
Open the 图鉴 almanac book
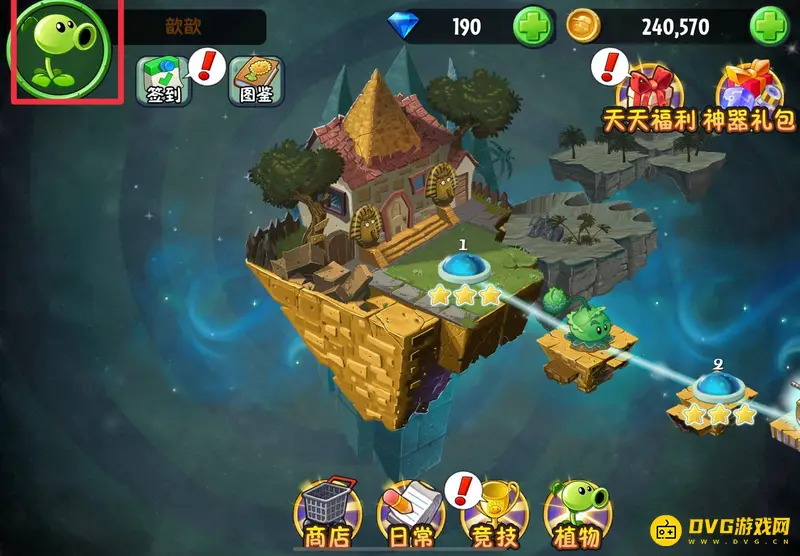click(256, 79)
